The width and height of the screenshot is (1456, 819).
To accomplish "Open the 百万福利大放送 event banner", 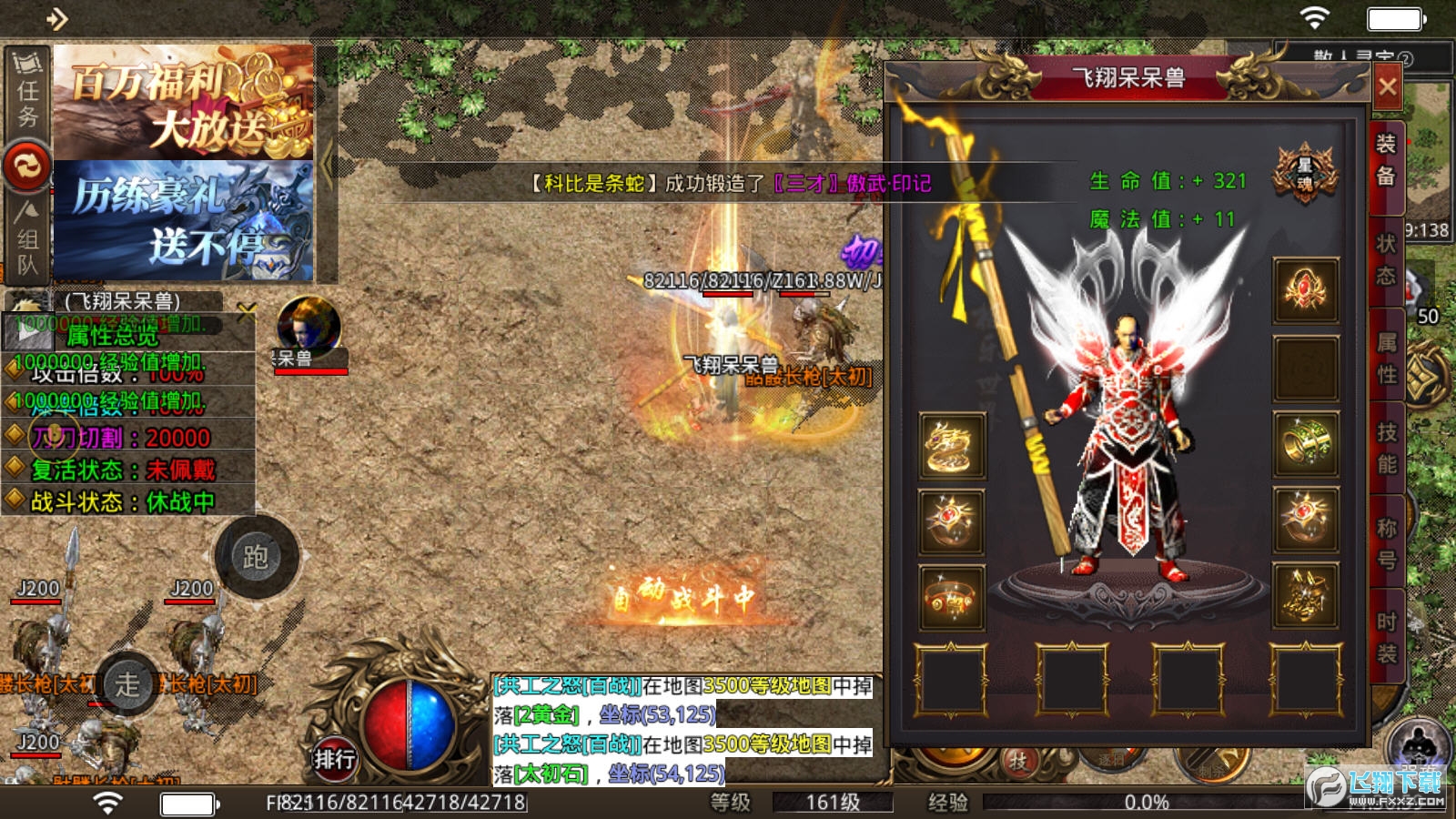I will click(x=184, y=102).
